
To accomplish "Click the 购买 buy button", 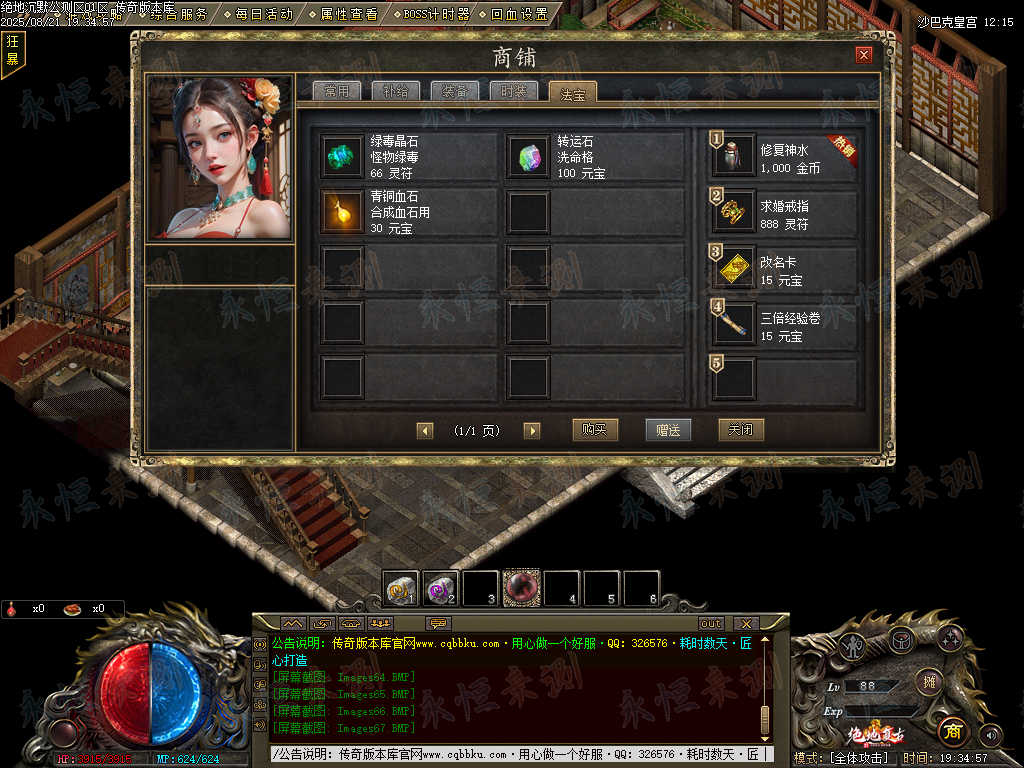I will (x=595, y=430).
